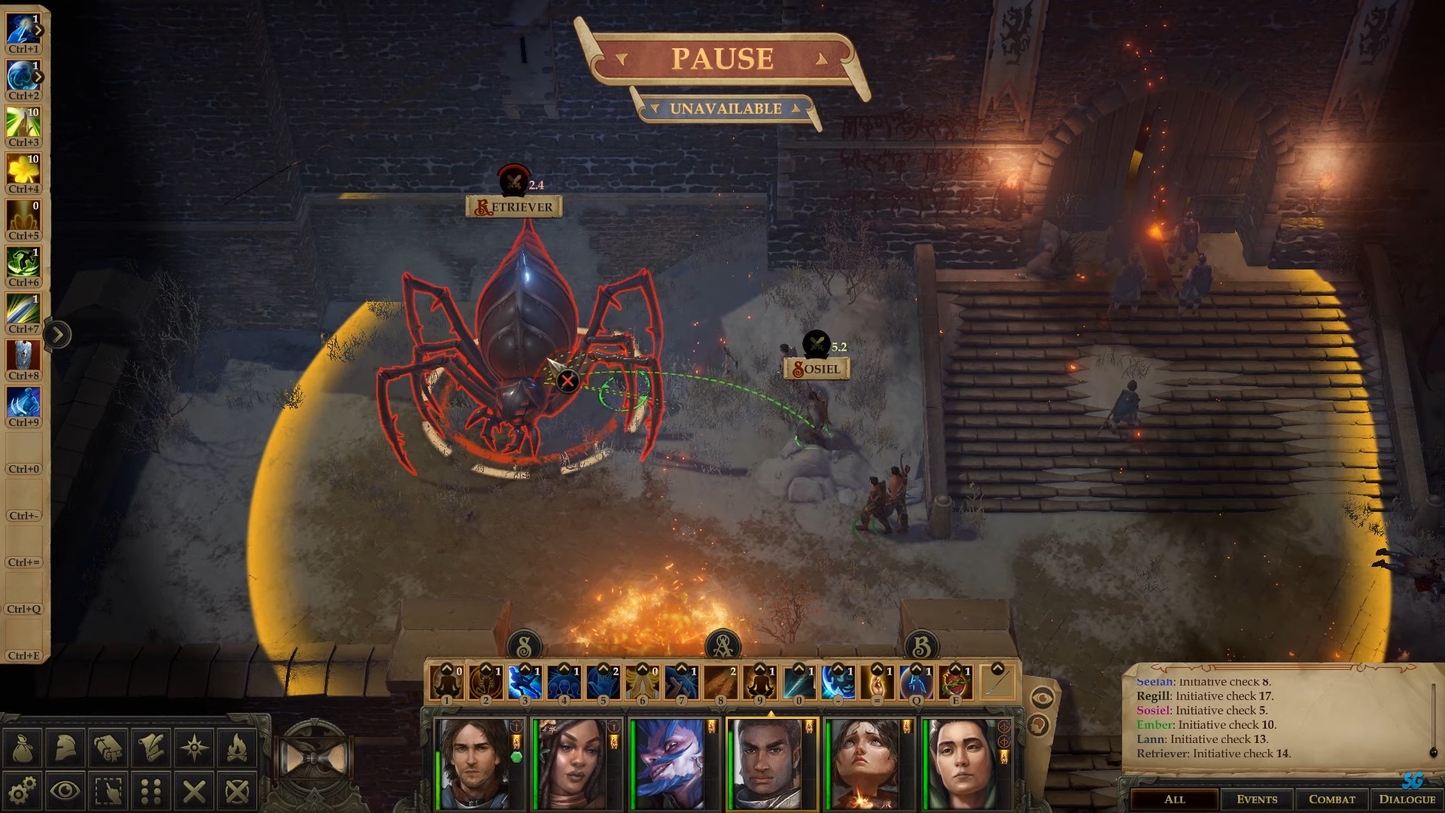Click the campfire rest icon
This screenshot has height=813, width=1445.
(x=237, y=747)
